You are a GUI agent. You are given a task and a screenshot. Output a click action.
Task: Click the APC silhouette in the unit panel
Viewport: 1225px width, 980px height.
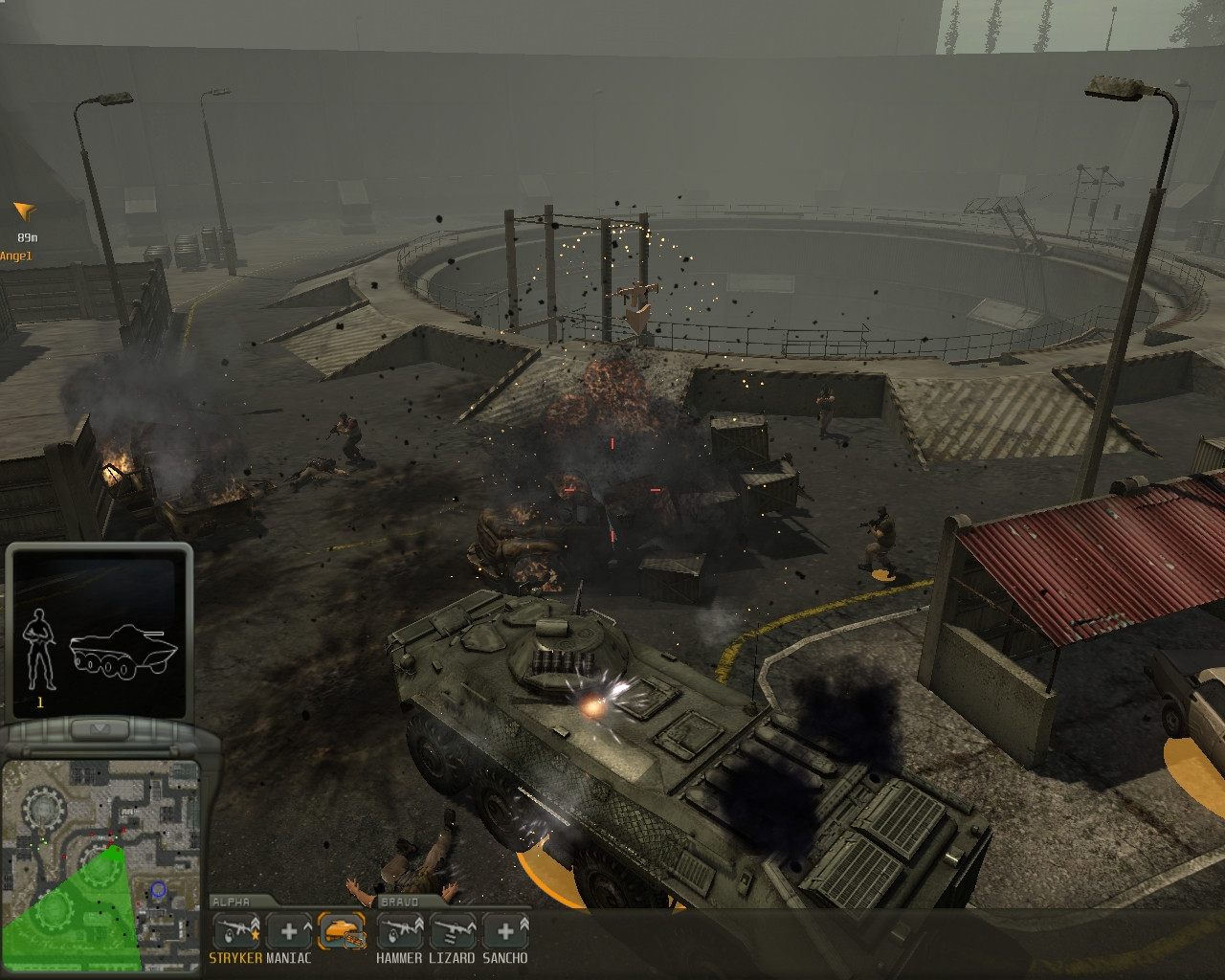(x=123, y=652)
